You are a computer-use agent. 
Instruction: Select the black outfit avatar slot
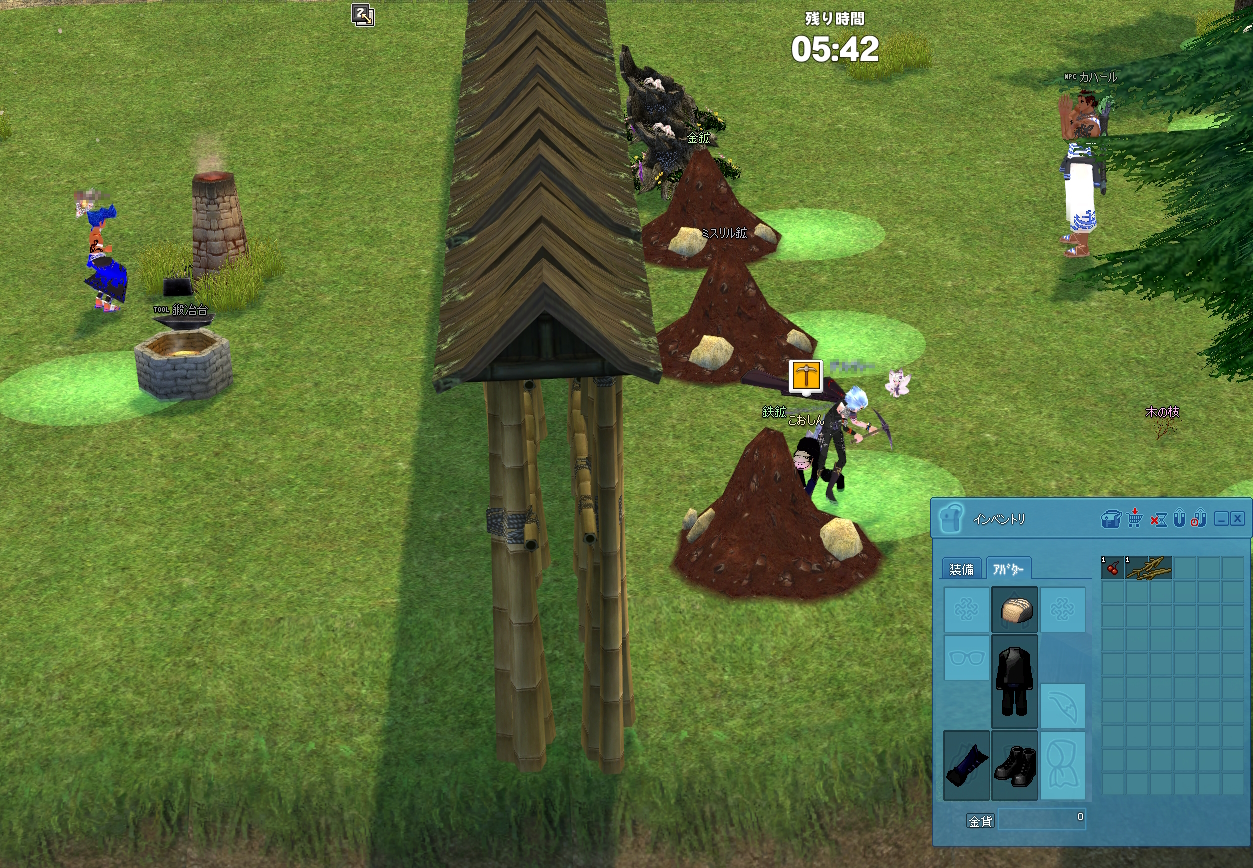point(1014,680)
